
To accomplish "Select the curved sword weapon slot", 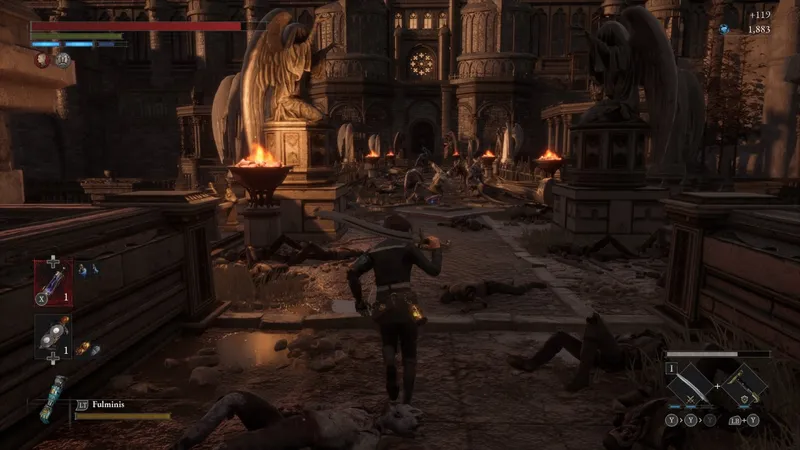I will [691, 384].
